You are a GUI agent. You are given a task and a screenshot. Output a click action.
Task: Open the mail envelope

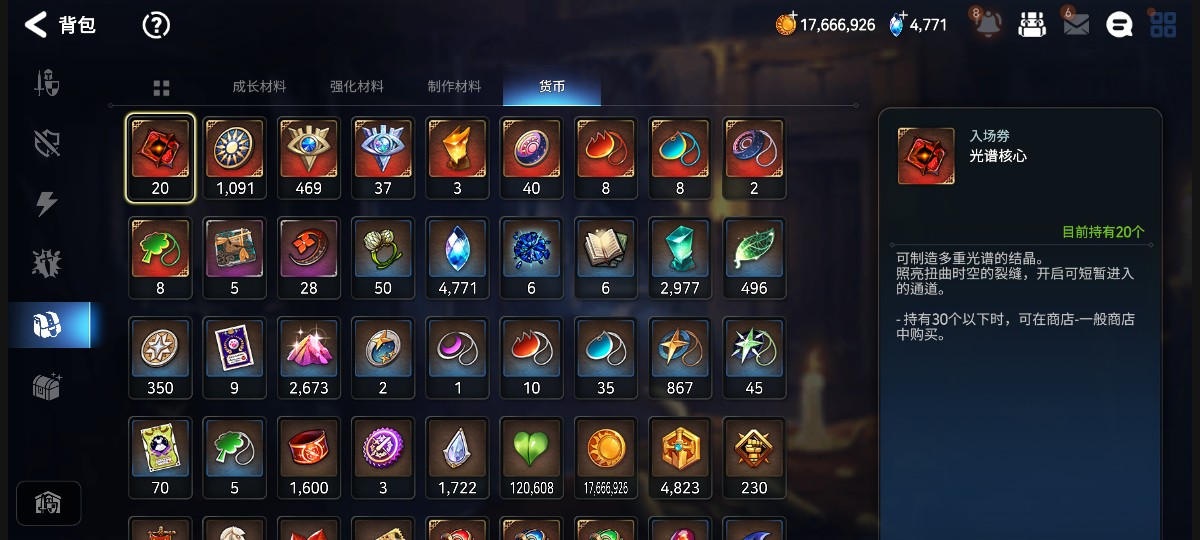coord(1076,25)
